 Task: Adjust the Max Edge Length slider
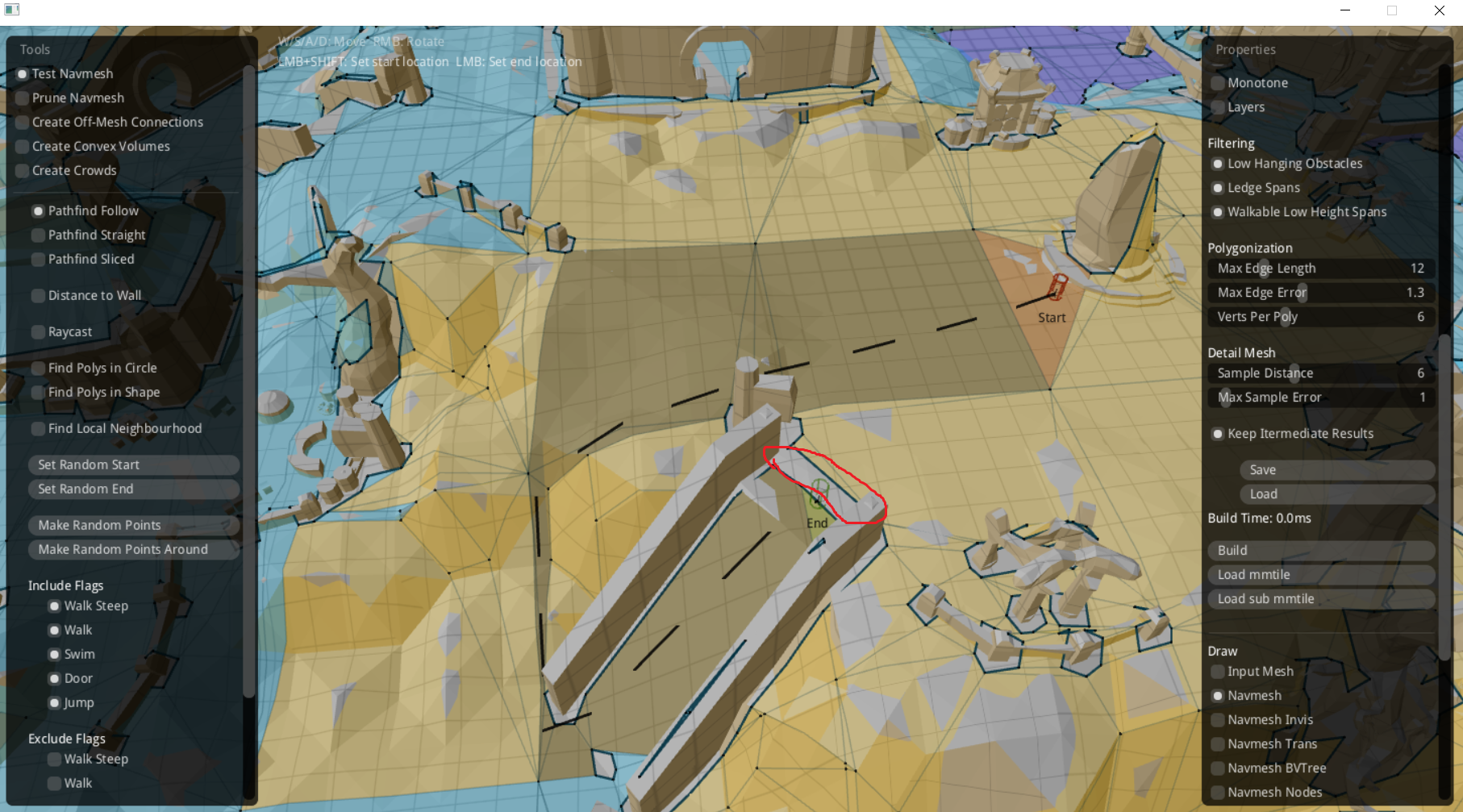tap(1320, 269)
